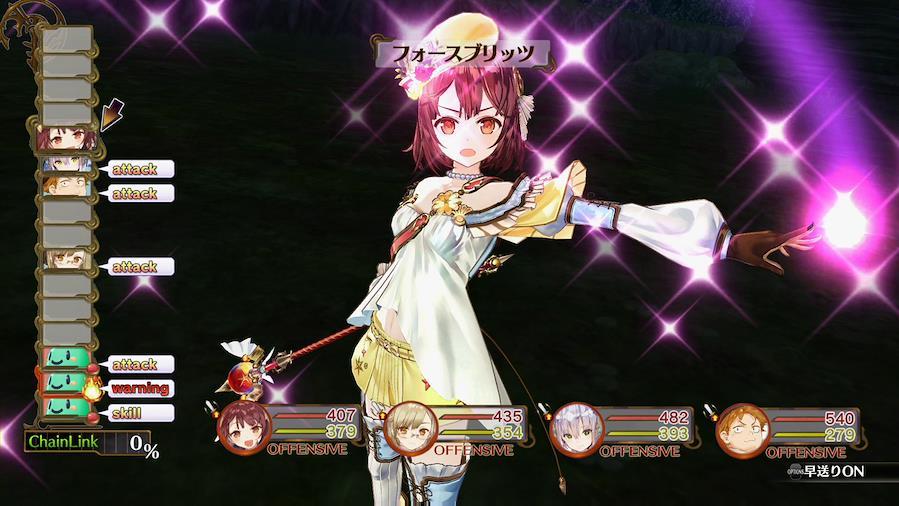Select the green slime tagged attack in timeline
The height and width of the screenshot is (506, 899).
tap(66, 361)
